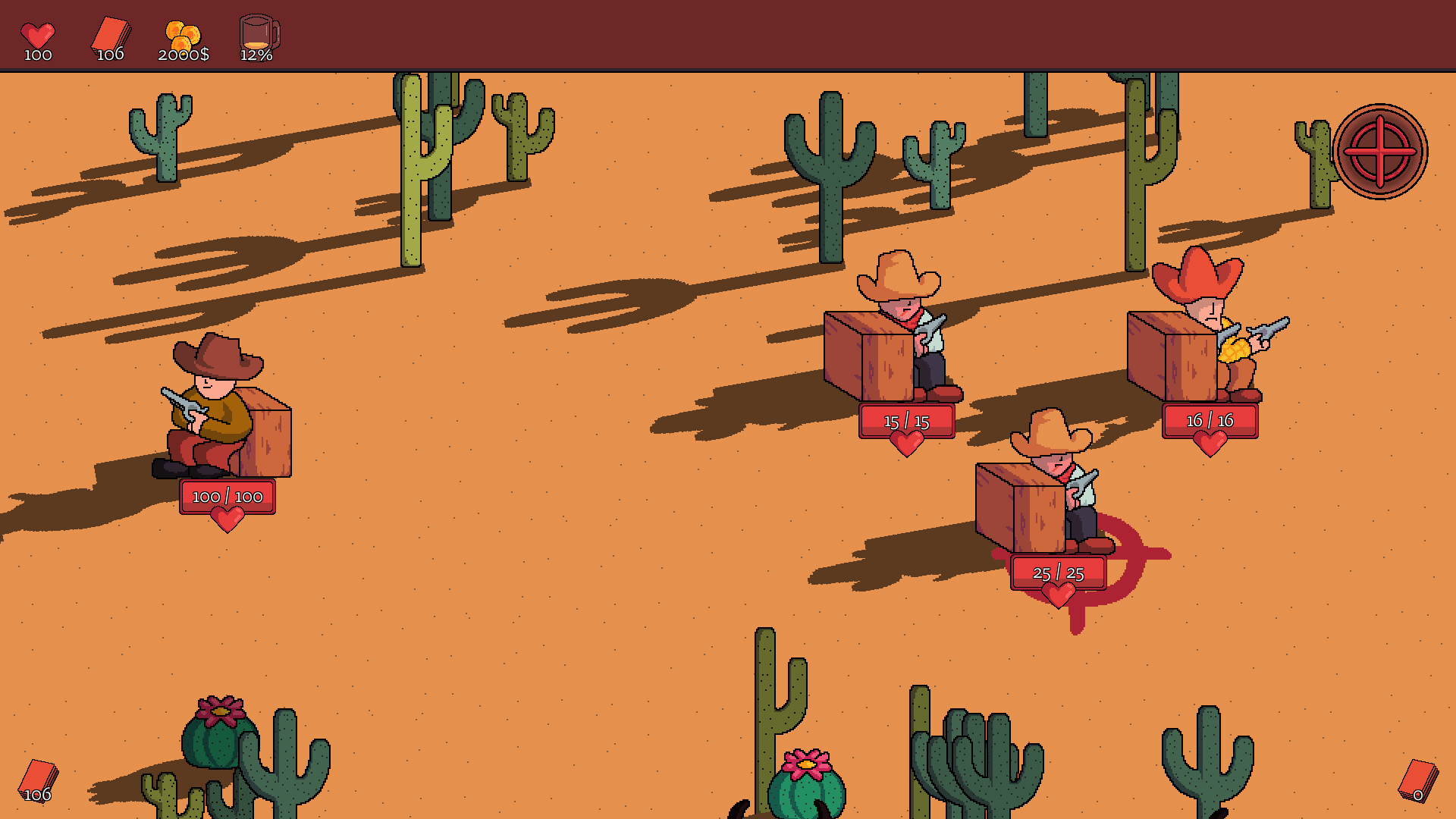Select the ammo brick icon in top bar
The width and height of the screenshot is (1456, 819).
coord(111,34)
